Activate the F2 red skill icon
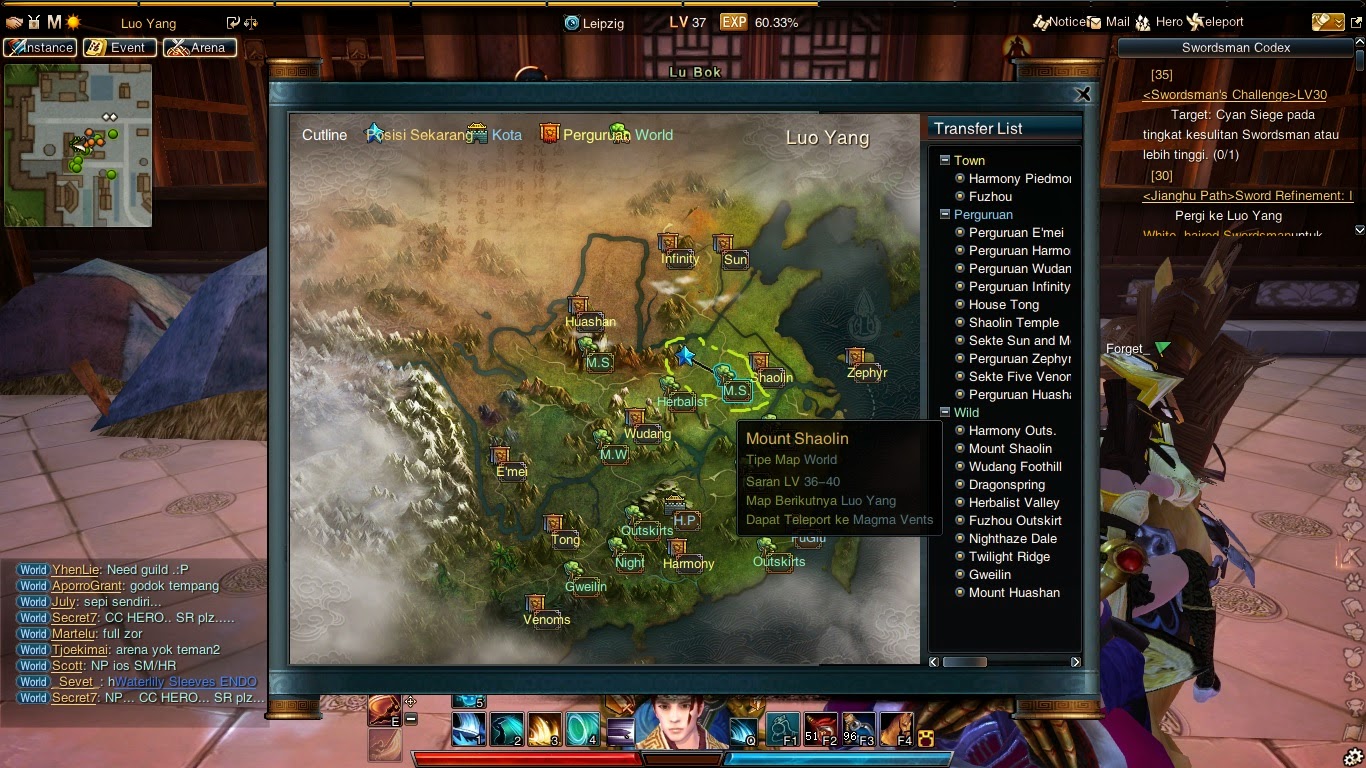The height and width of the screenshot is (768, 1366). [822, 728]
